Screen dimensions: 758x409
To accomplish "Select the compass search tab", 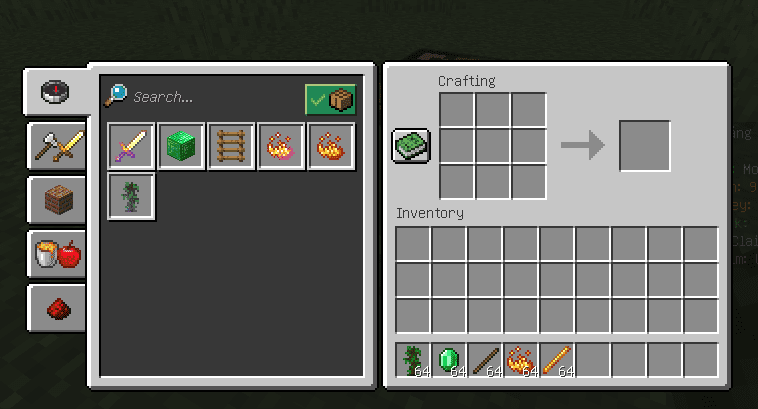I will click(x=55, y=92).
